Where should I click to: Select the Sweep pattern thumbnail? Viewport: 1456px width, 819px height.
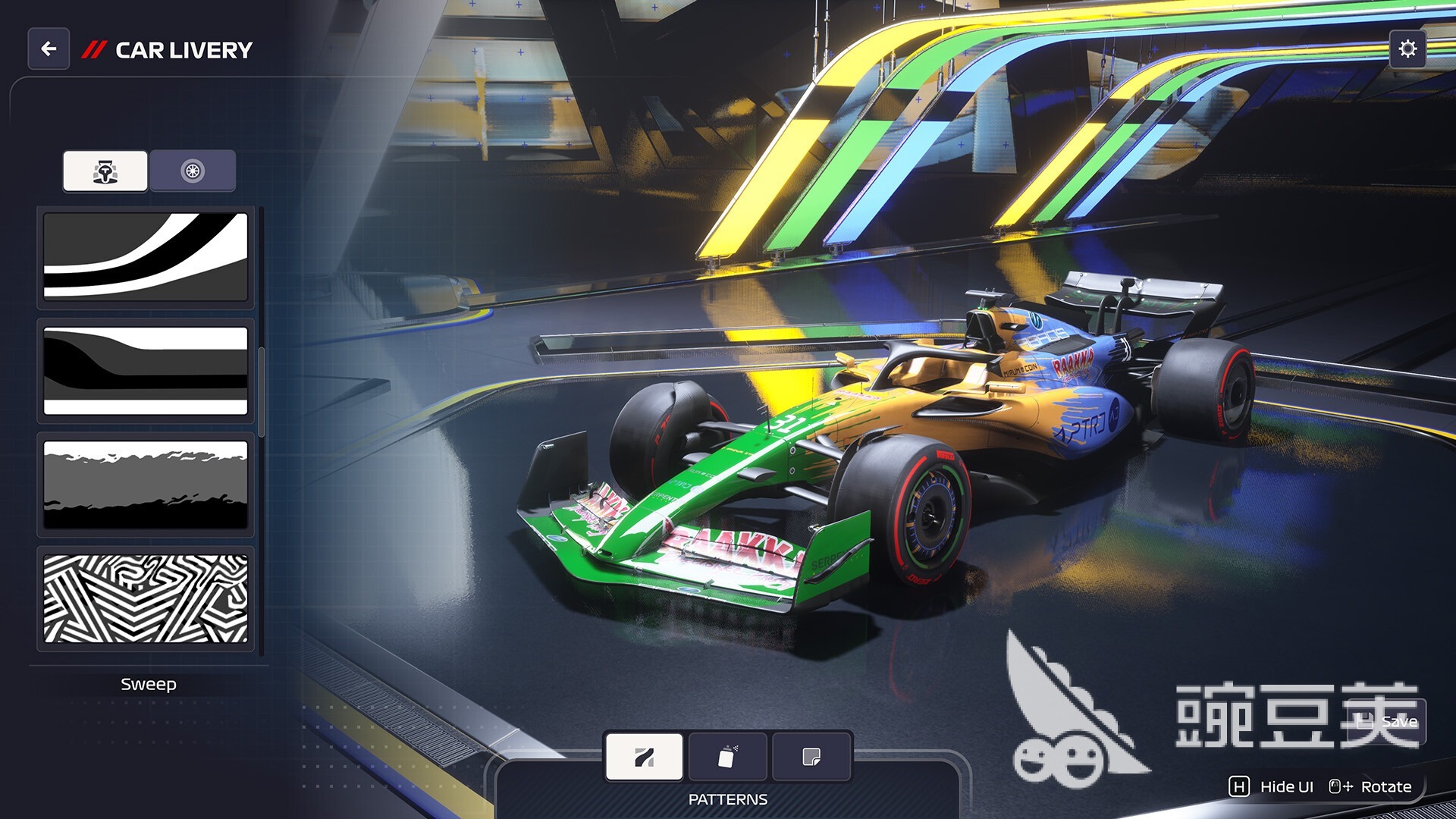pos(145,259)
